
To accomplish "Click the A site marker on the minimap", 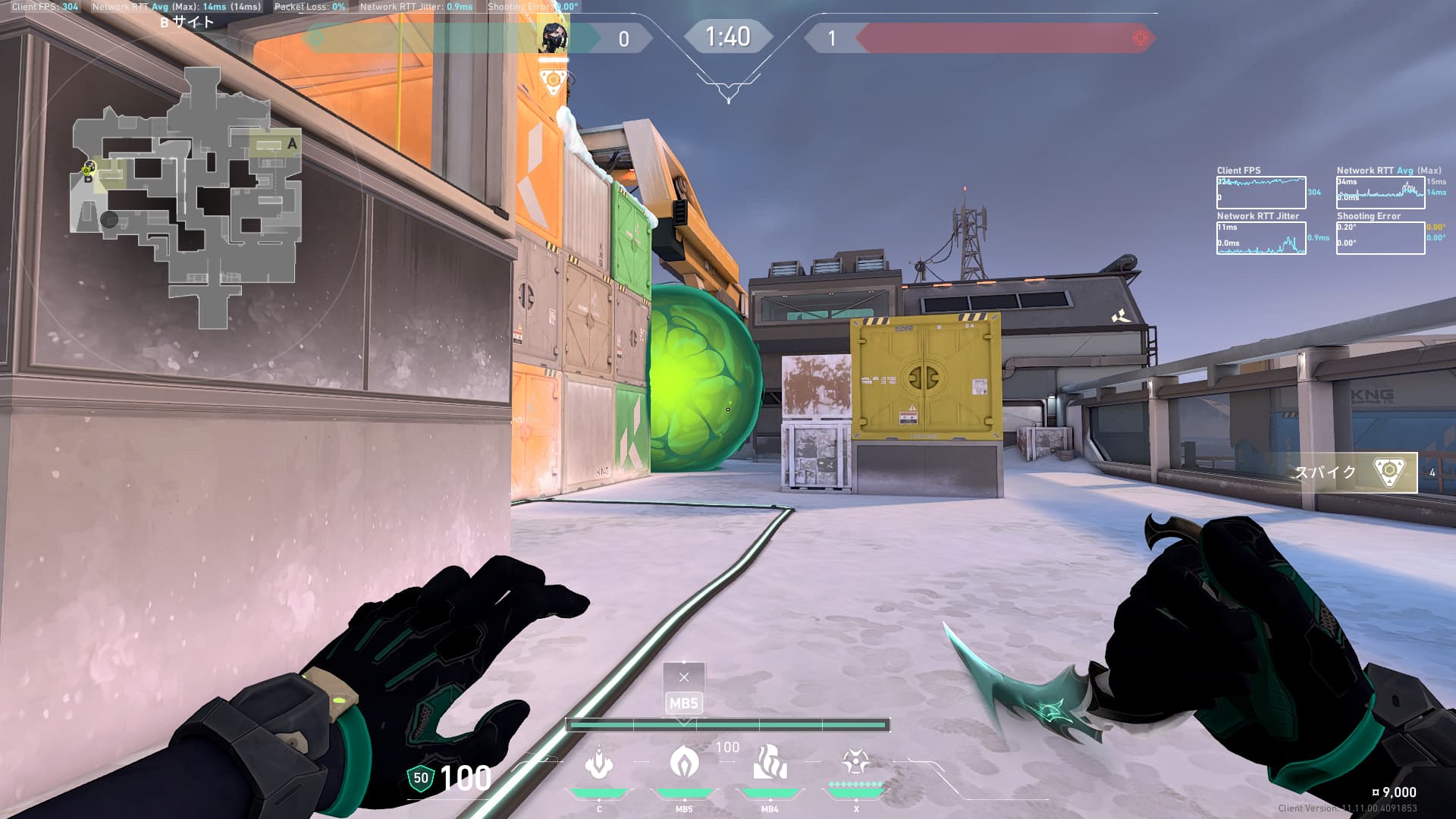I will 292,143.
